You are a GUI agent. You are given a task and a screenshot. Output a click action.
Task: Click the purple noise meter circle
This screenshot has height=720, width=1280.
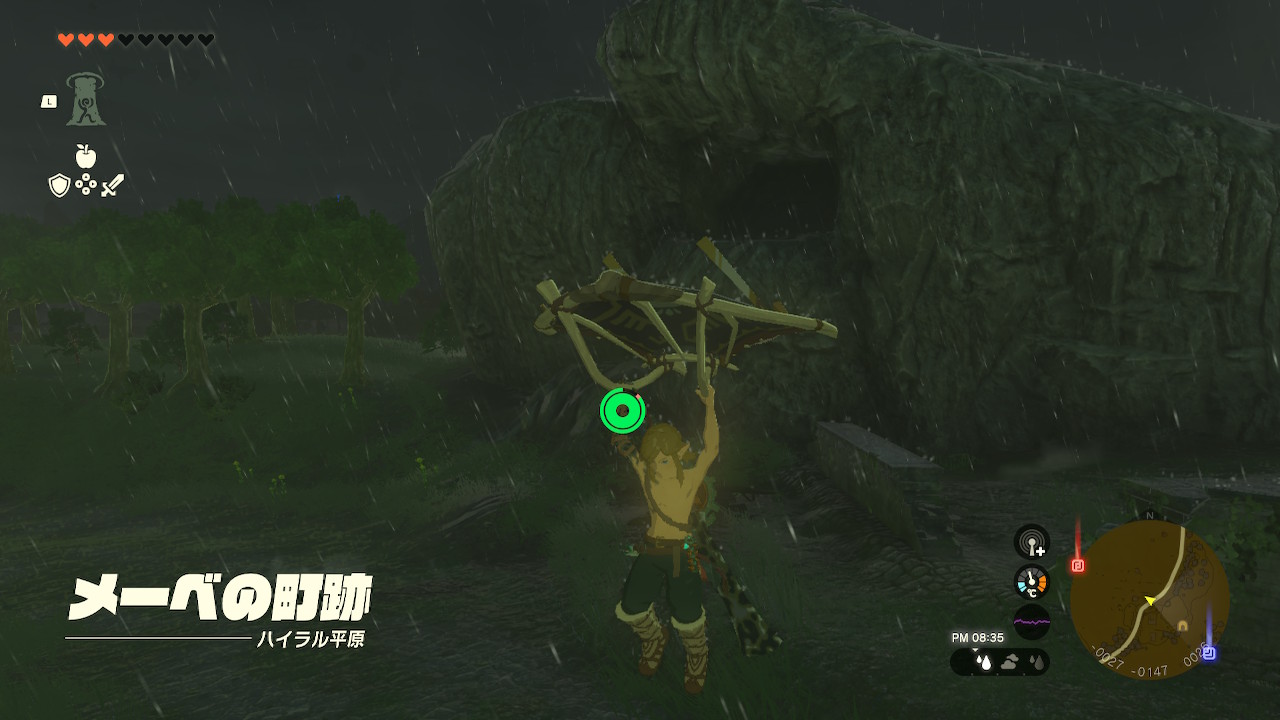pyautogui.click(x=1031, y=622)
